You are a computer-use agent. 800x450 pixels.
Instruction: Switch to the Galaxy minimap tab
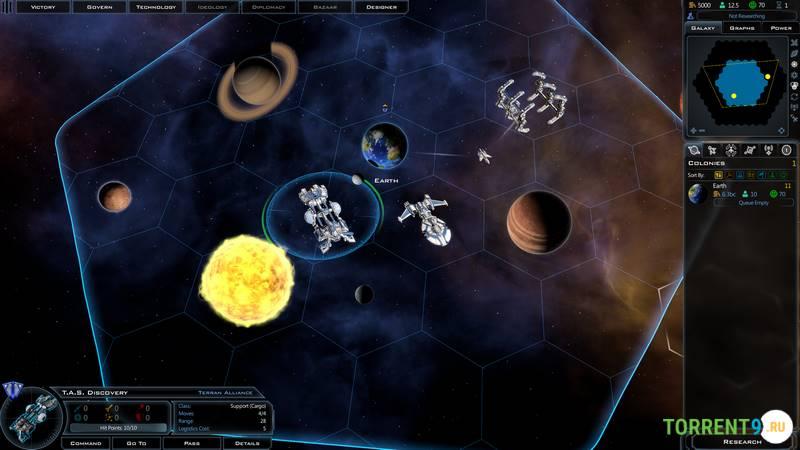click(x=703, y=28)
